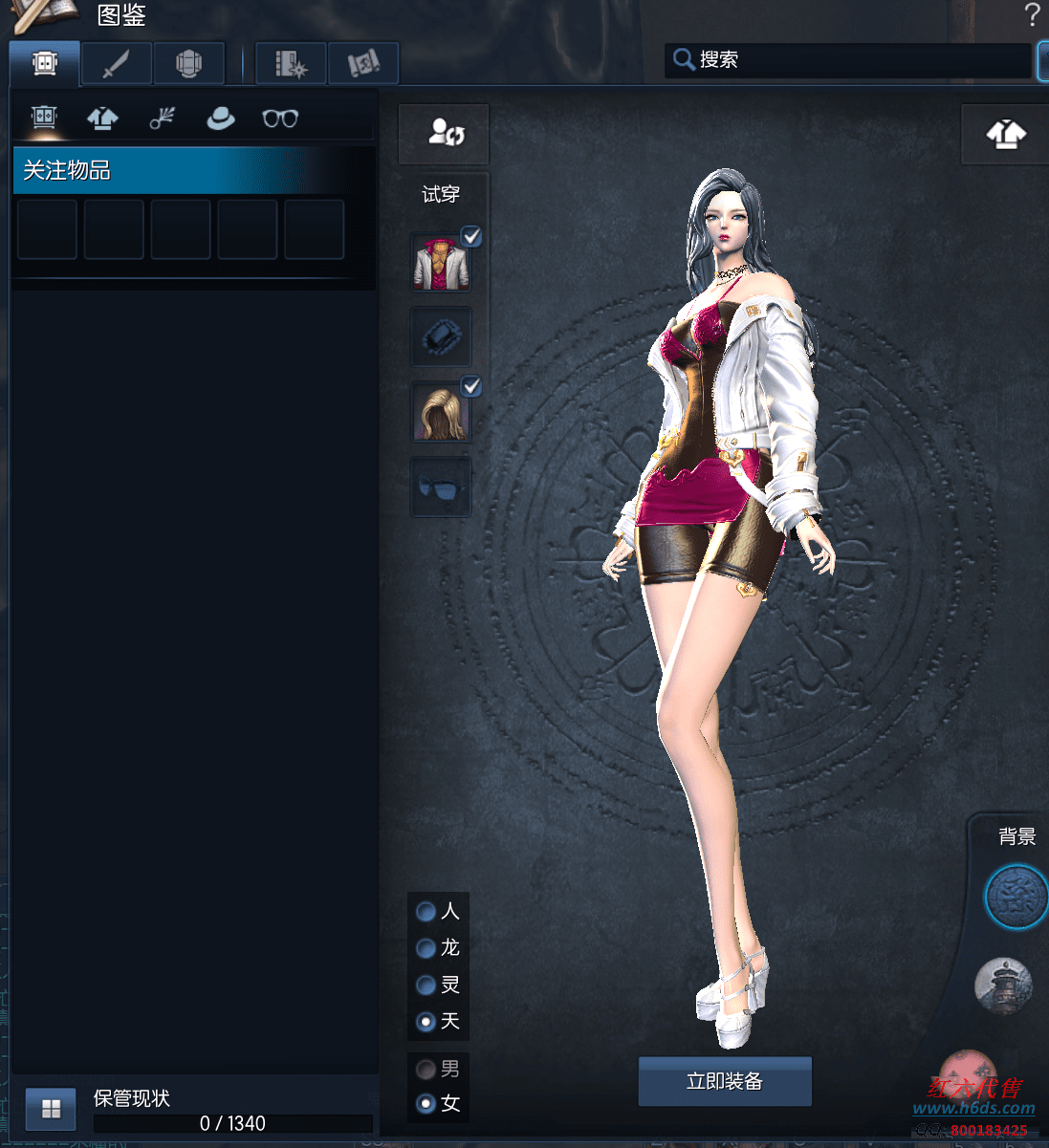Choose the pagoda scenery background
This screenshot has width=1049, height=1148.
click(1002, 985)
